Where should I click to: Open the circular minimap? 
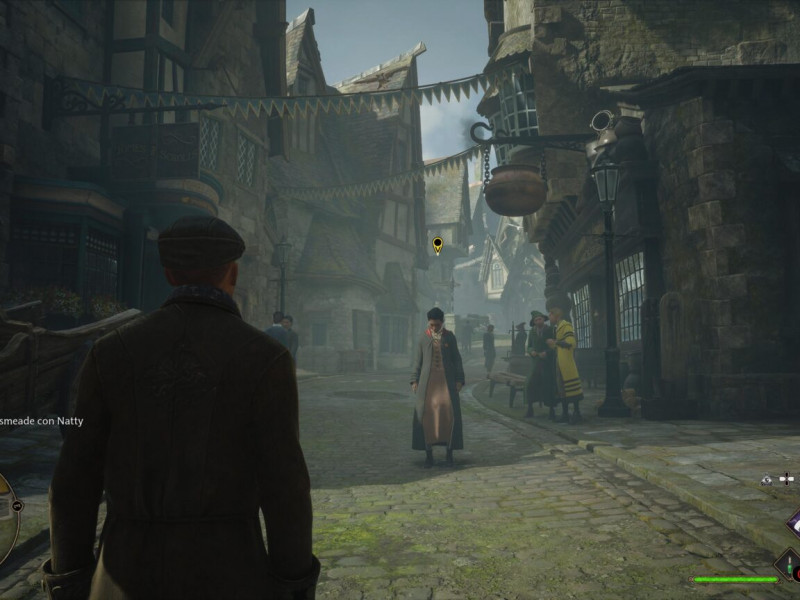[x=5, y=518]
